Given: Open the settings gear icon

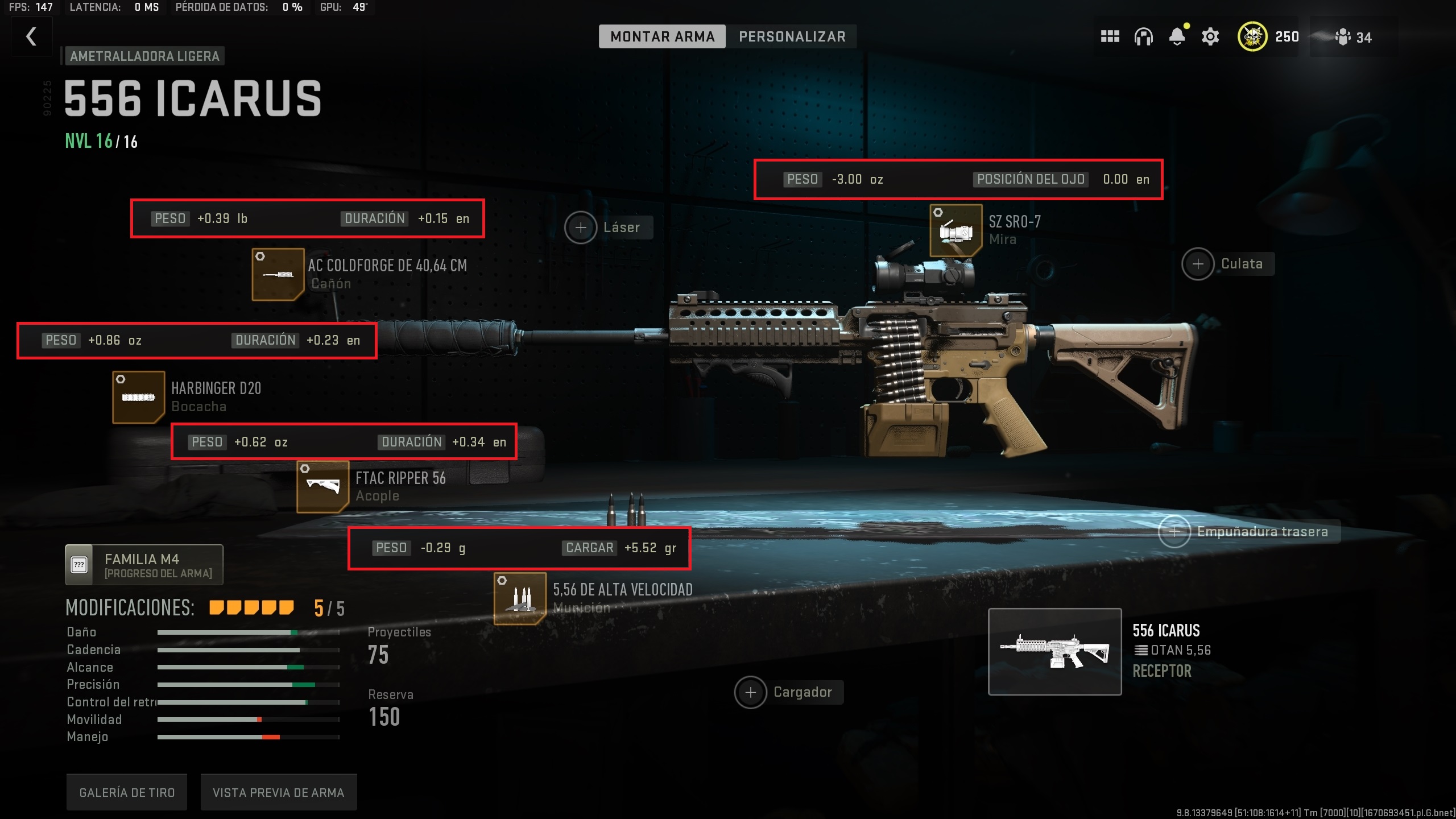Looking at the screenshot, I should tap(1210, 36).
